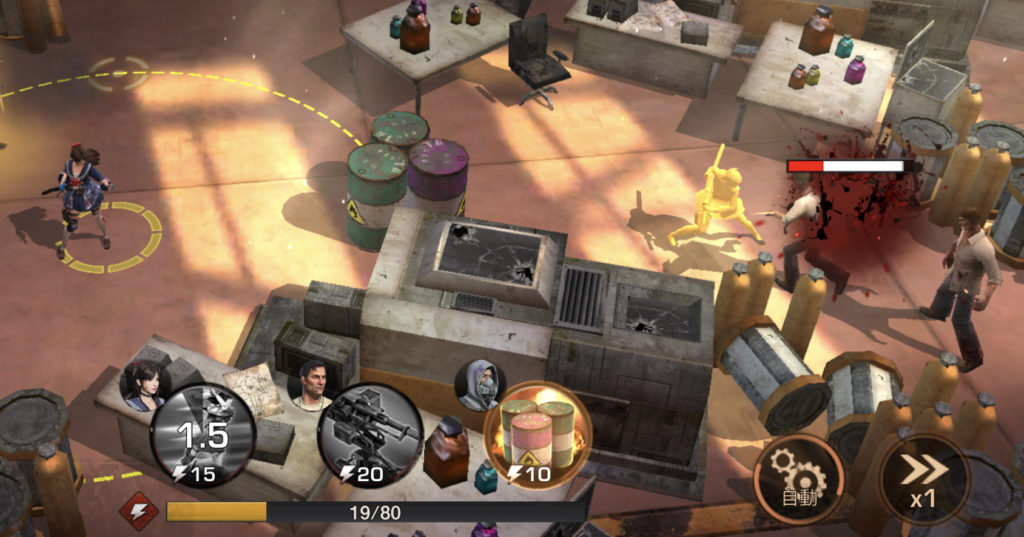The height and width of the screenshot is (537, 1024).
Task: Change the x1 battle speed
Action: tap(923, 479)
